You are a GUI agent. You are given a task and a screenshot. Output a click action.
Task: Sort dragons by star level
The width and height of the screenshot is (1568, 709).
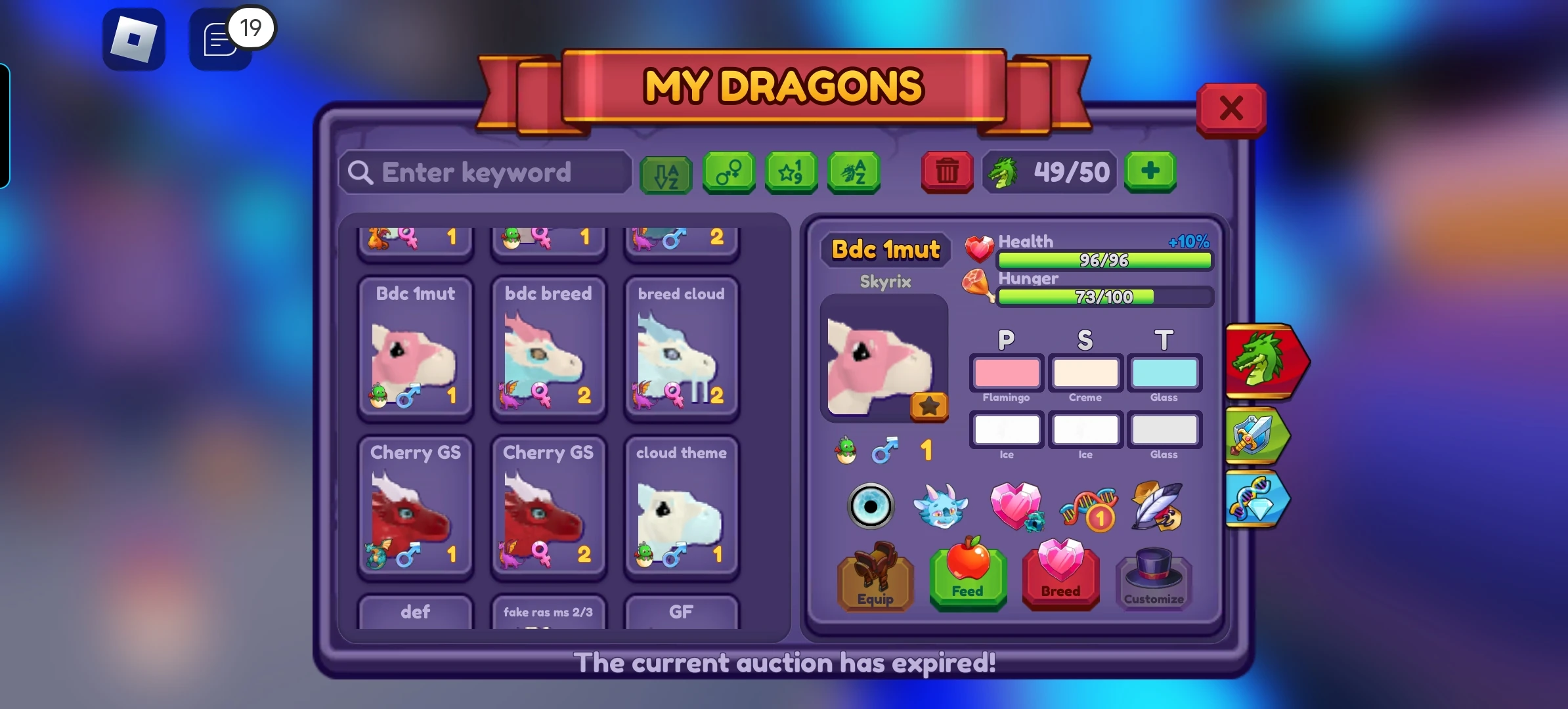[791, 173]
